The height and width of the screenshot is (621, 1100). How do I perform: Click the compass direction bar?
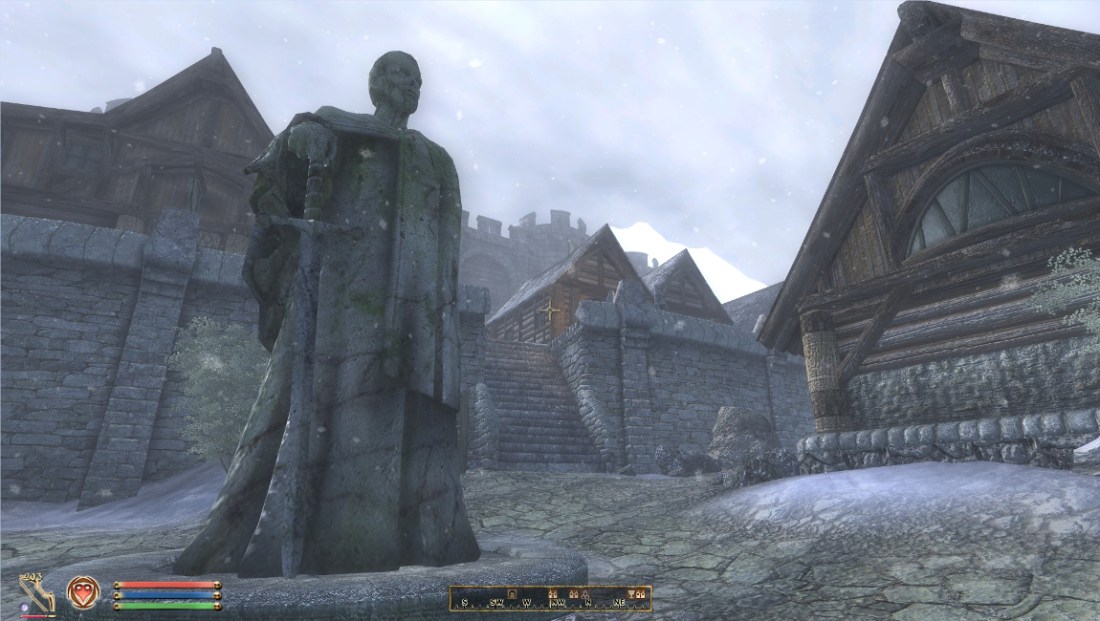(x=549, y=598)
